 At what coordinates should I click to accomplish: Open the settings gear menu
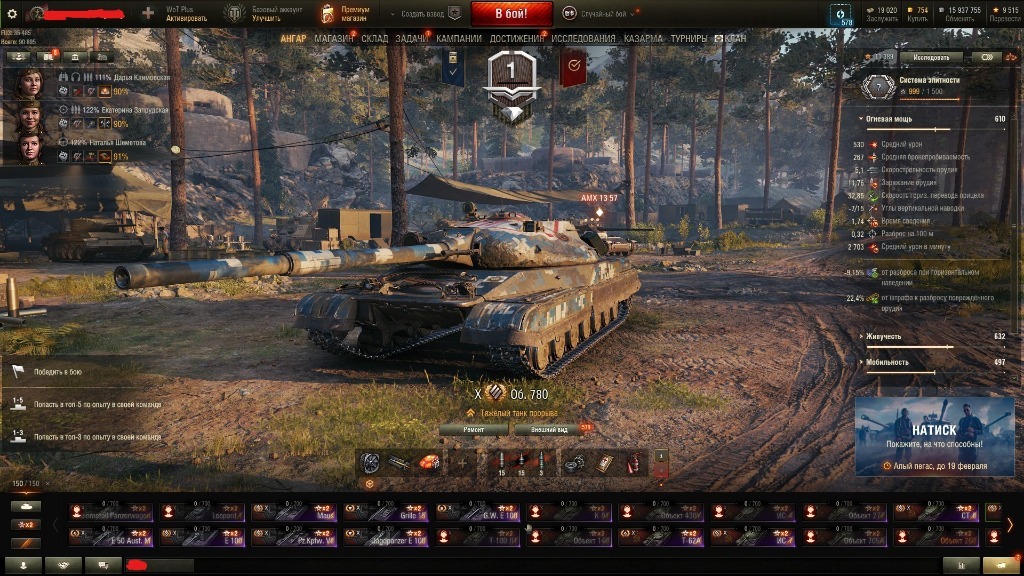(x=12, y=14)
